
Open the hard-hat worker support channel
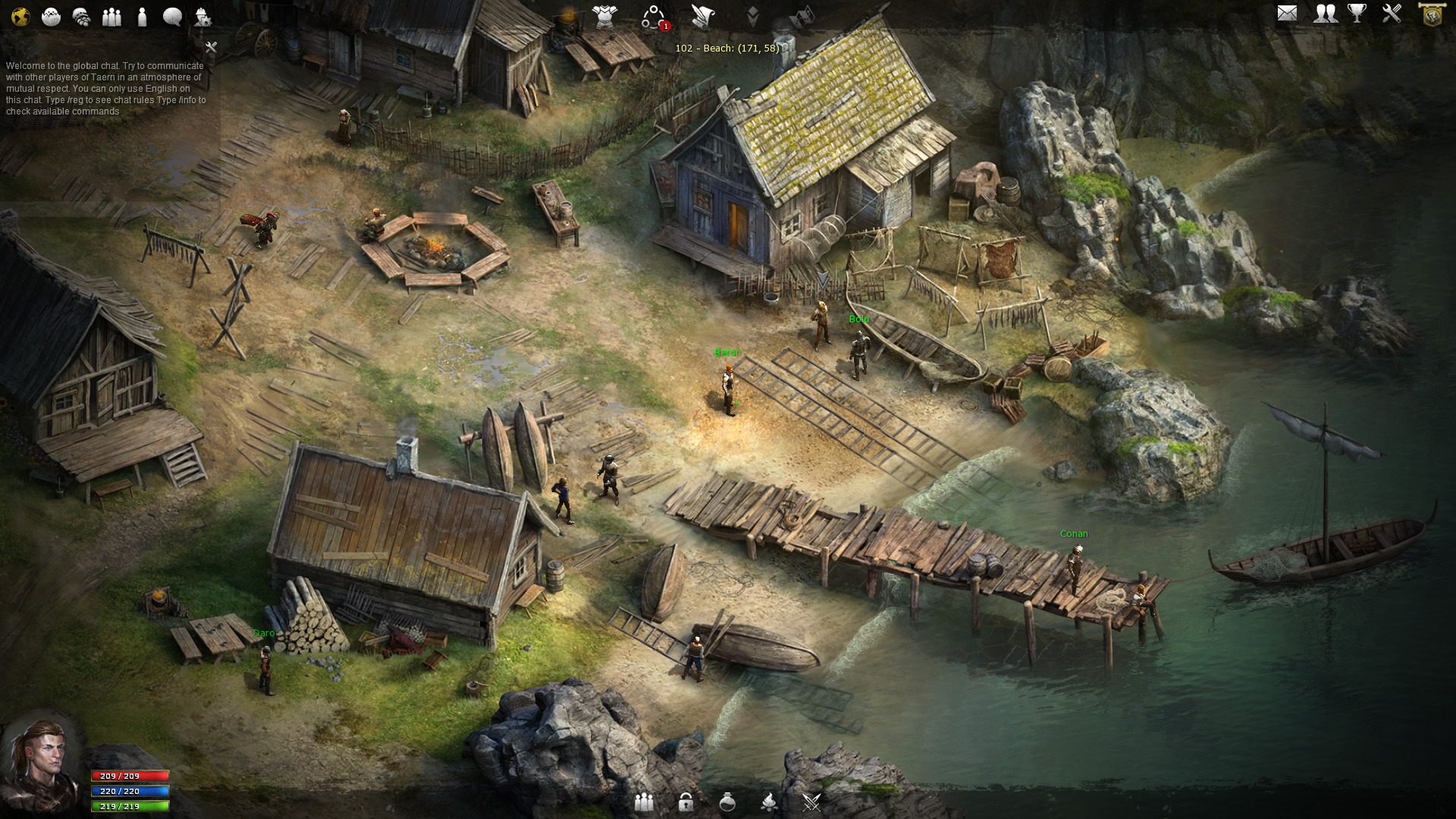(202, 16)
